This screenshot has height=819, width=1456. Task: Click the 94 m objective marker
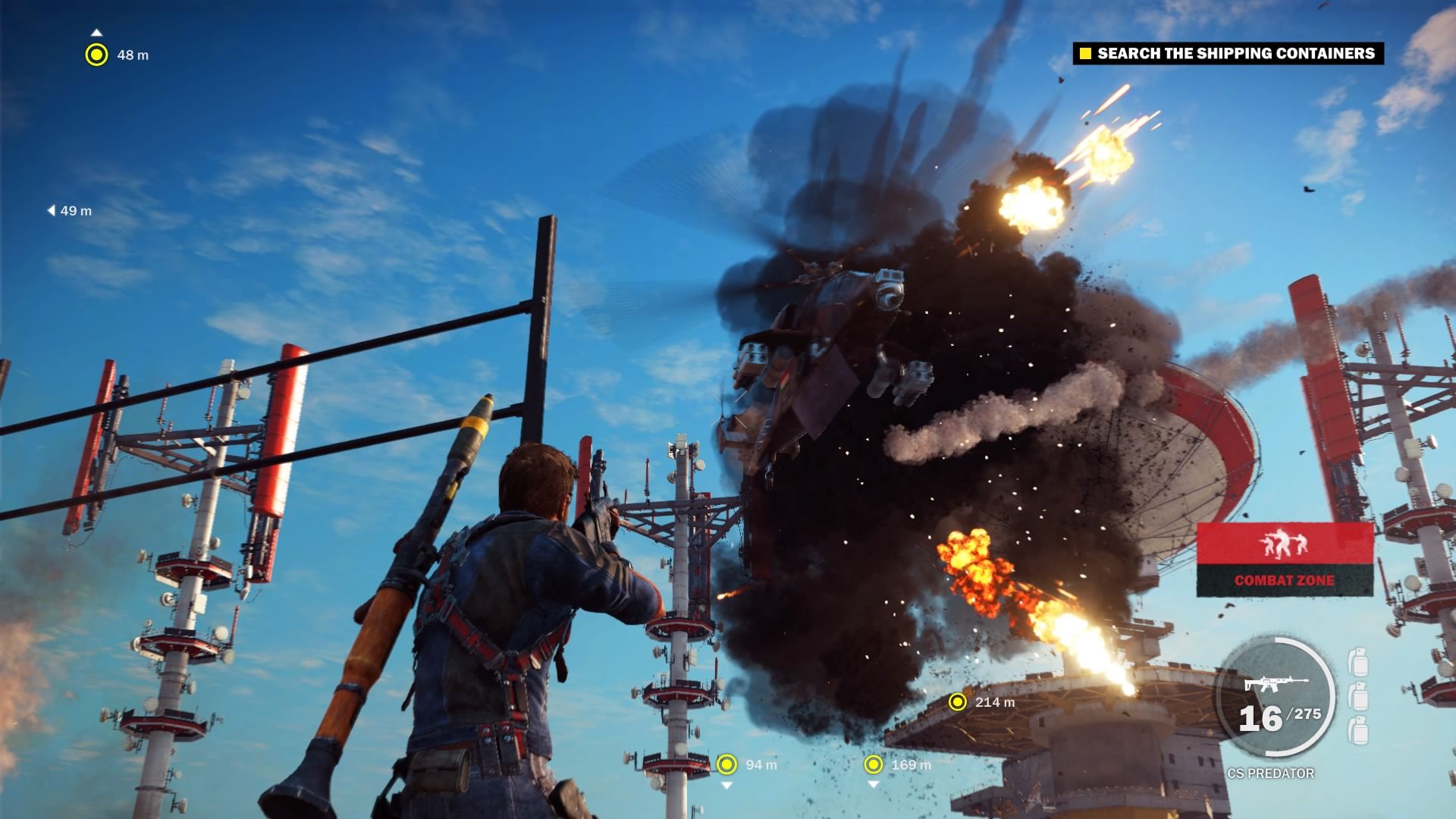tap(726, 764)
